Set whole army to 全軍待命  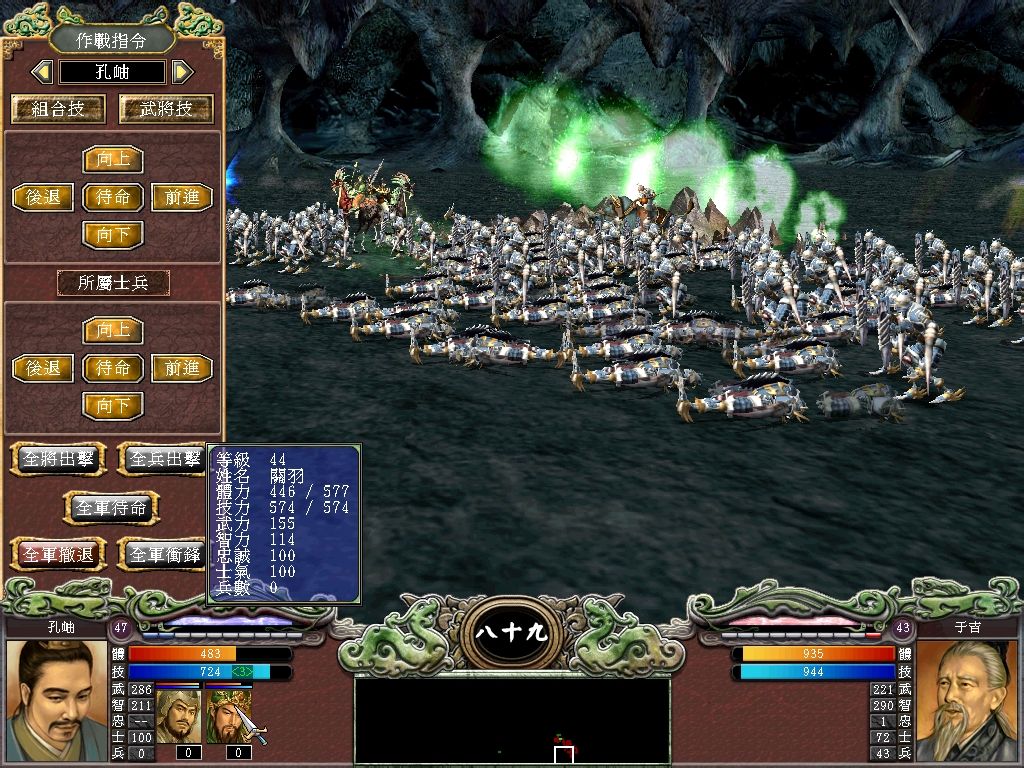click(111, 508)
